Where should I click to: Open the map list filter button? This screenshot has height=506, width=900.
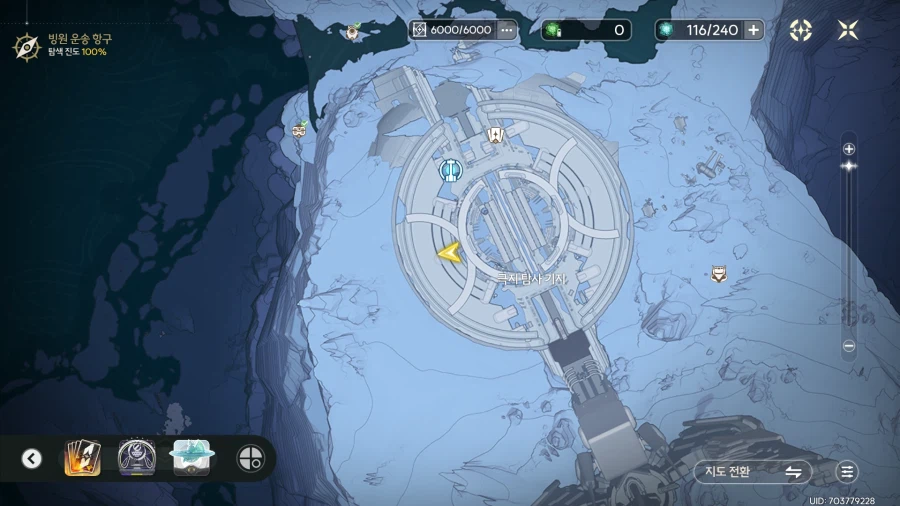click(x=848, y=472)
